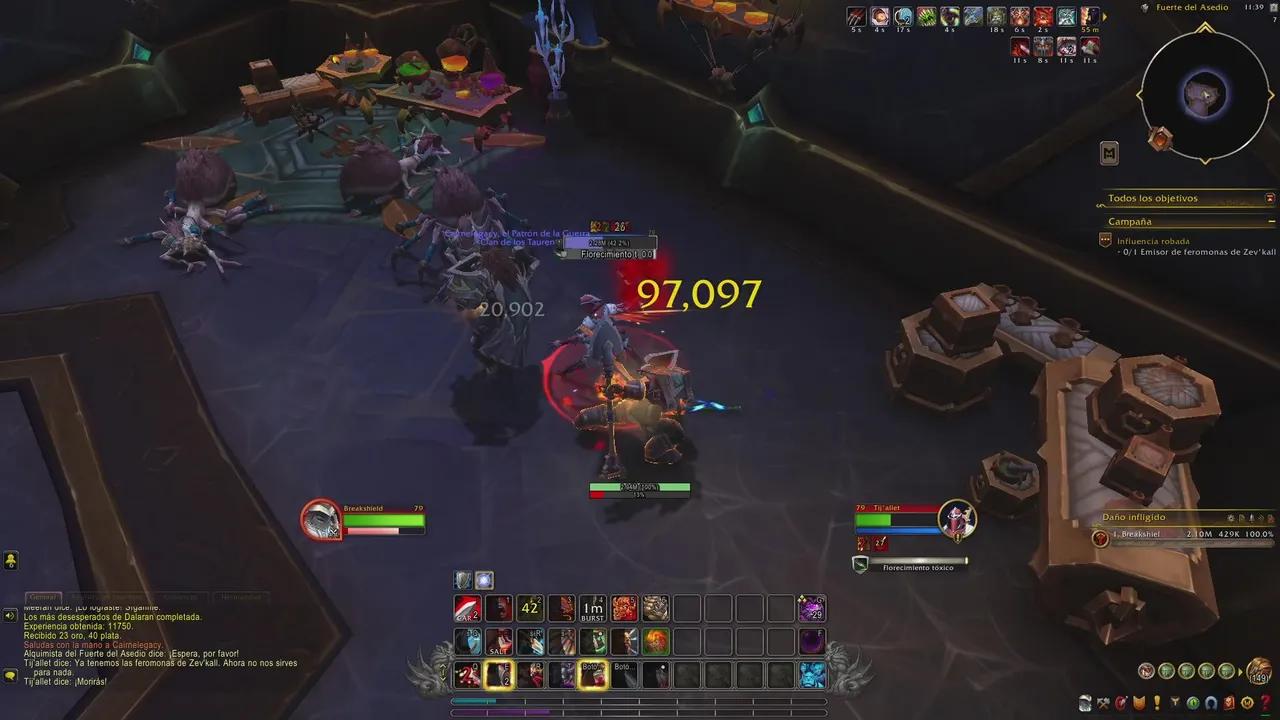Screen dimensions: 1280x720
Task: Expand the buff bar overflow arrow
Action: point(1105,18)
